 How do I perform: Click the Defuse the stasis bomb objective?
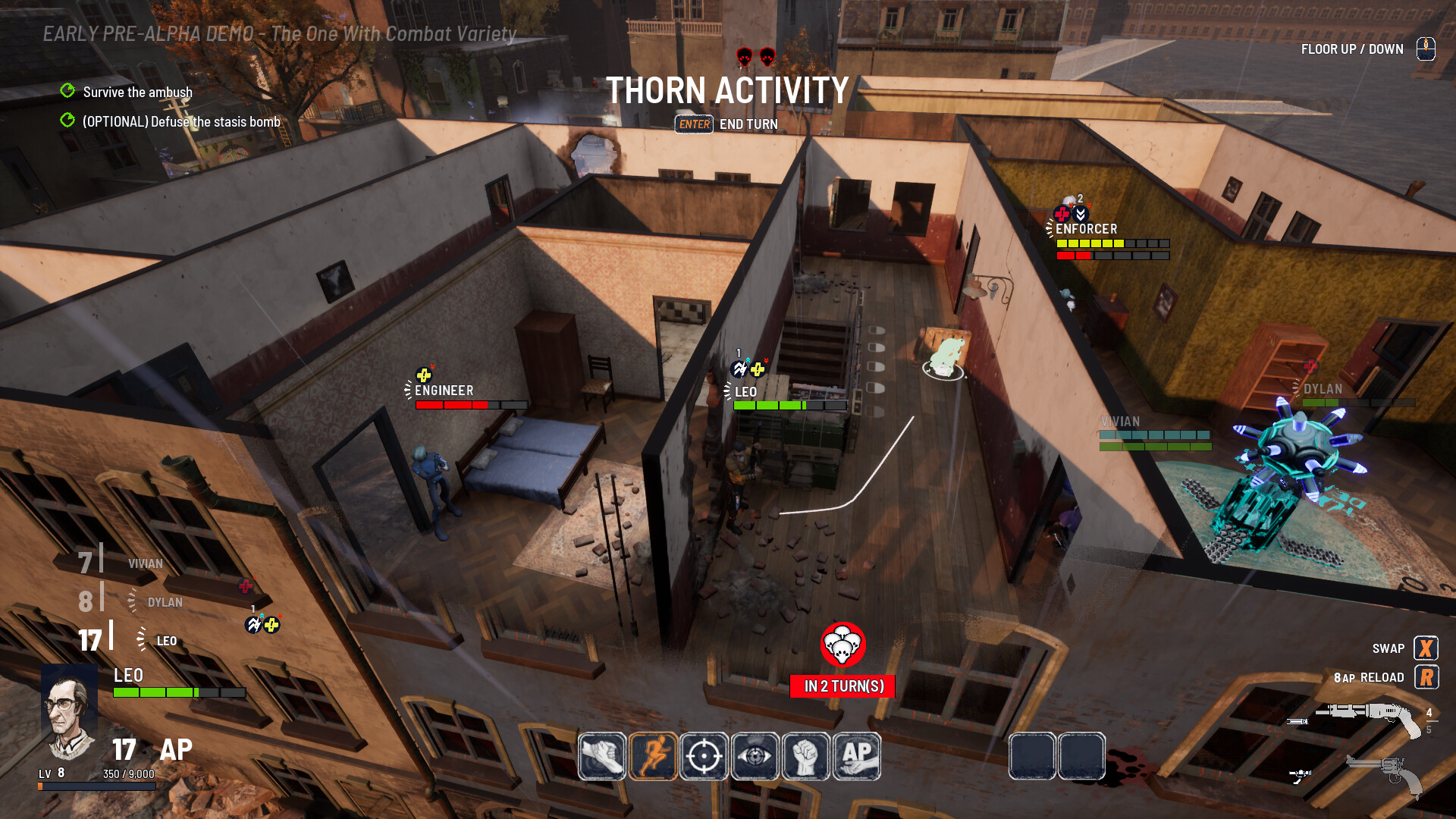coord(180,122)
